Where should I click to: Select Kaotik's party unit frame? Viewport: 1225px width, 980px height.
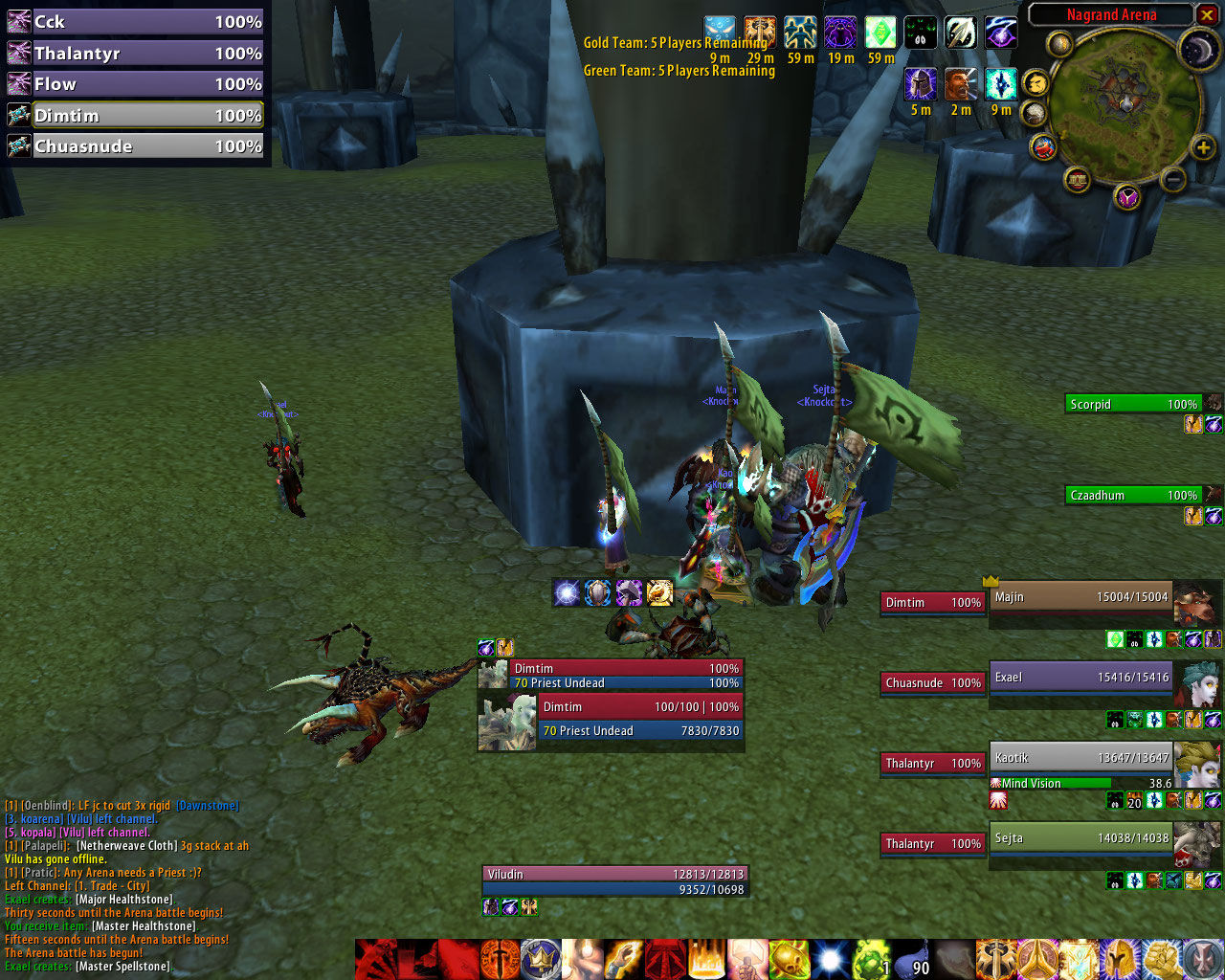point(1080,759)
